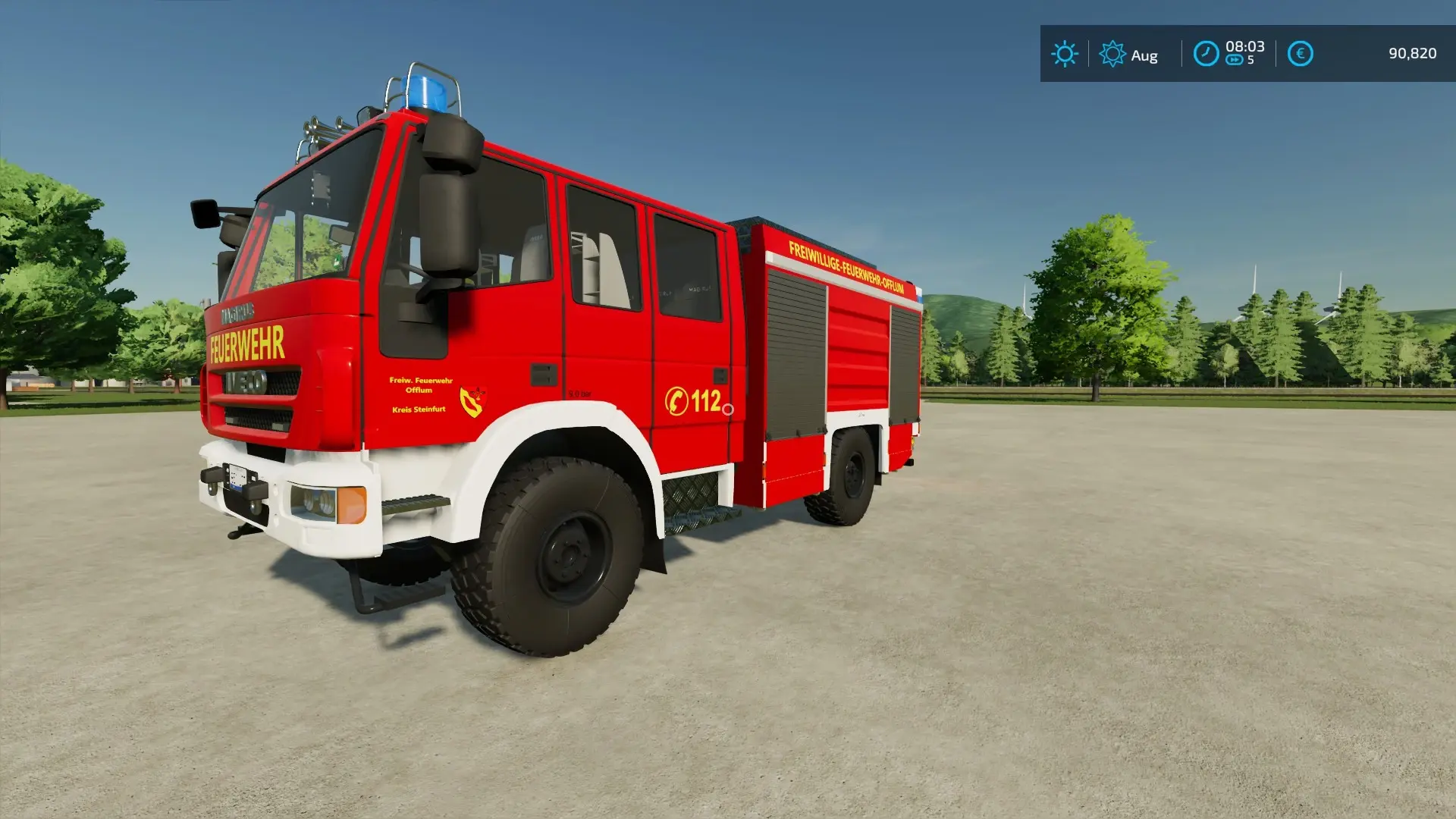The image size is (1456, 819).
Task: Select the fire department crest on the door
Action: (x=472, y=399)
